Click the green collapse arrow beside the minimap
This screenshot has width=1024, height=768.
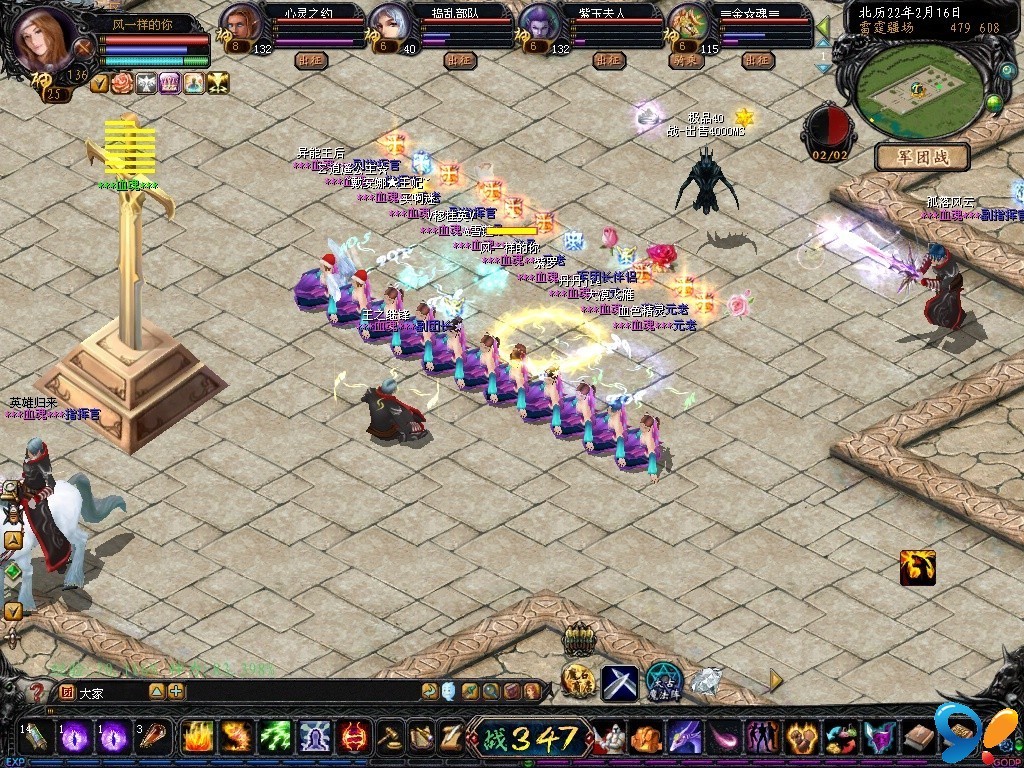tap(823, 27)
